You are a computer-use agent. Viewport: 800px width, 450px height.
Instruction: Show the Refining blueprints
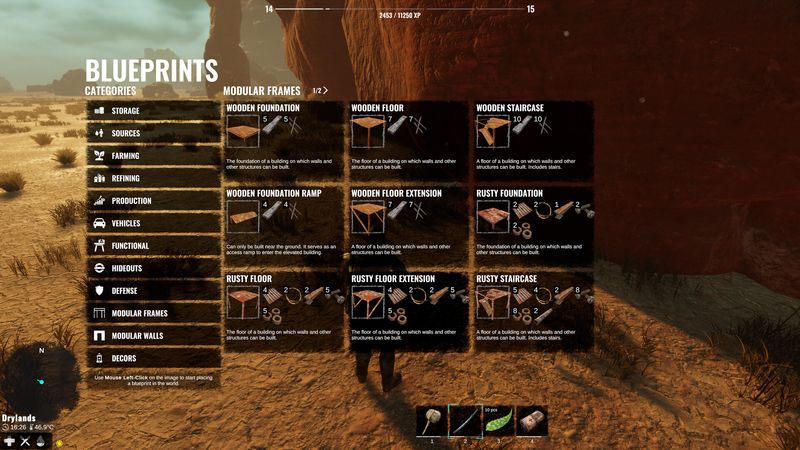152,178
